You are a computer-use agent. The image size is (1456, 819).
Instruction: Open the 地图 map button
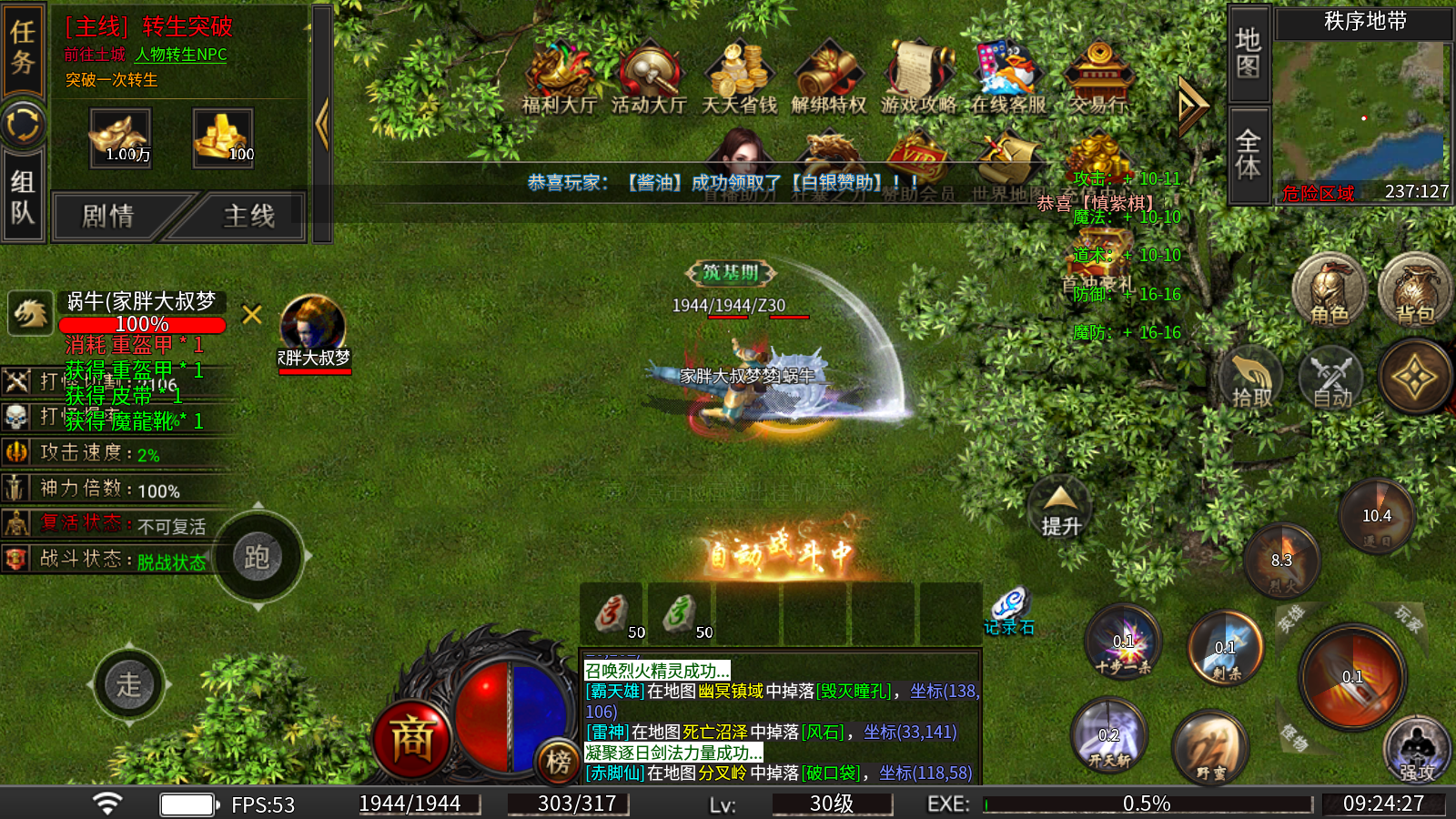1248,53
